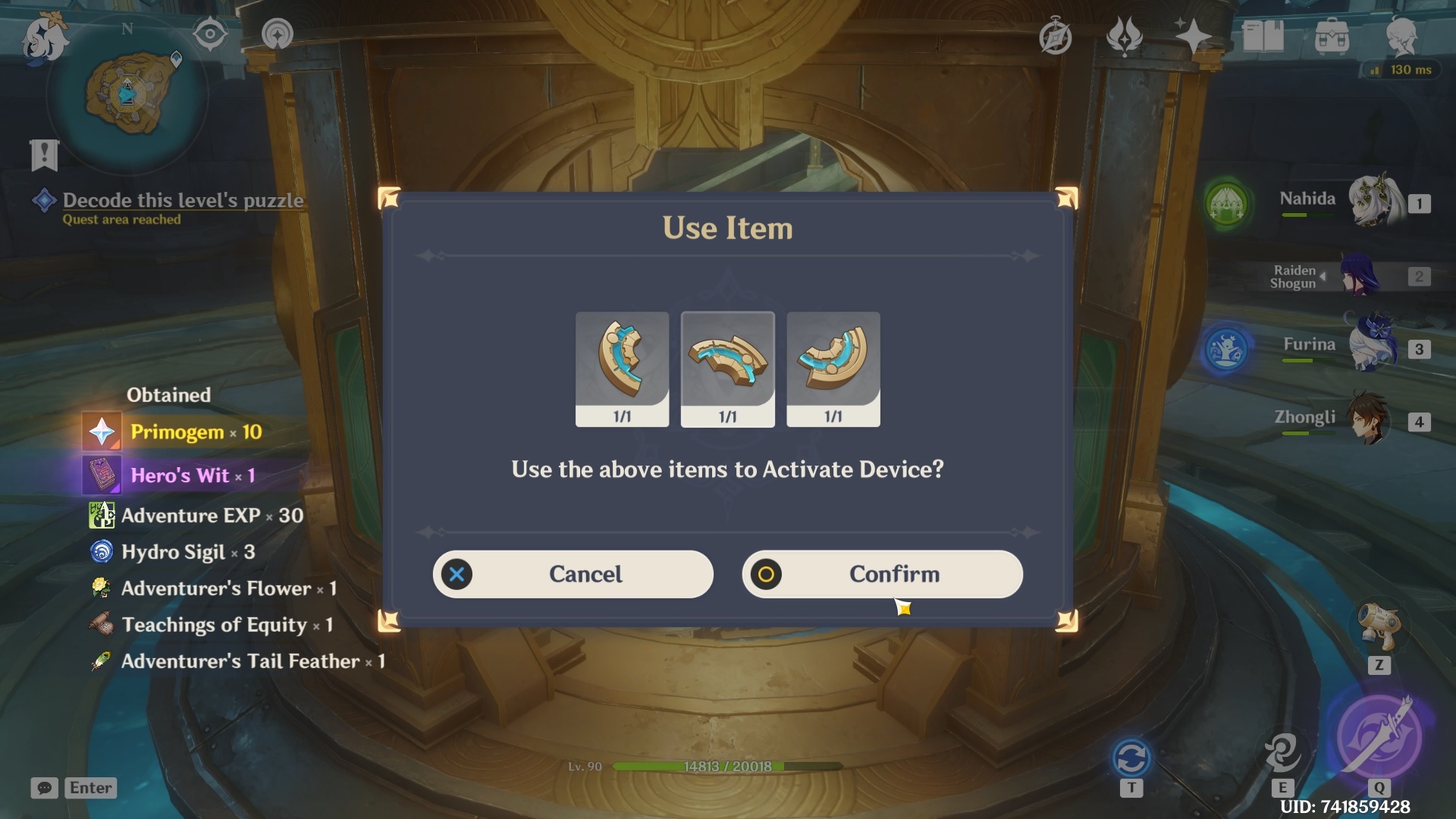This screenshot has height=819, width=1456.
Task: Open the chat speech bubble
Action: [x=44, y=788]
